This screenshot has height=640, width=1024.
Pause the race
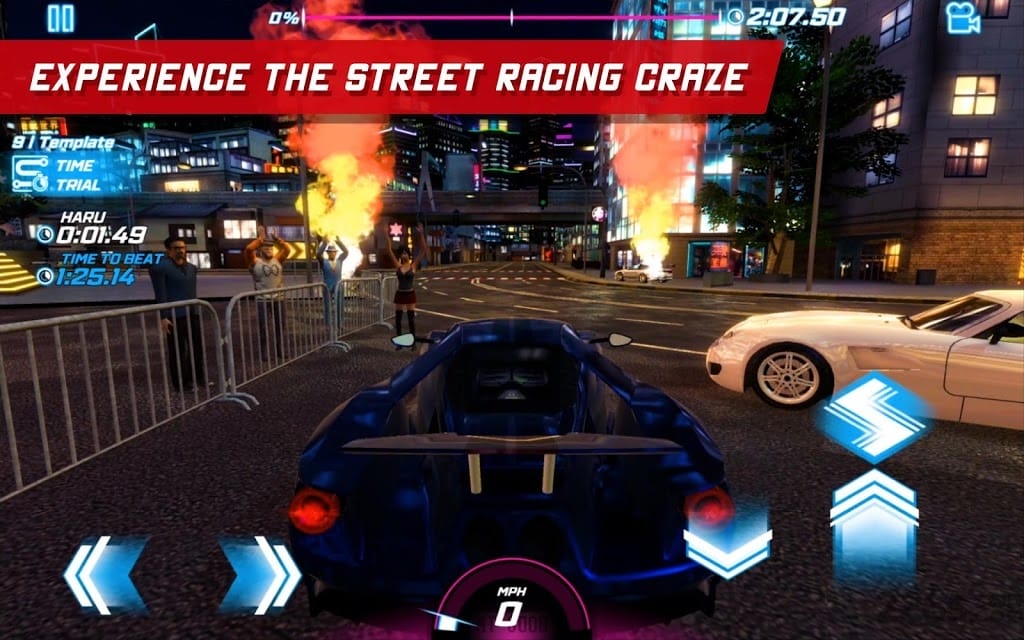click(61, 18)
